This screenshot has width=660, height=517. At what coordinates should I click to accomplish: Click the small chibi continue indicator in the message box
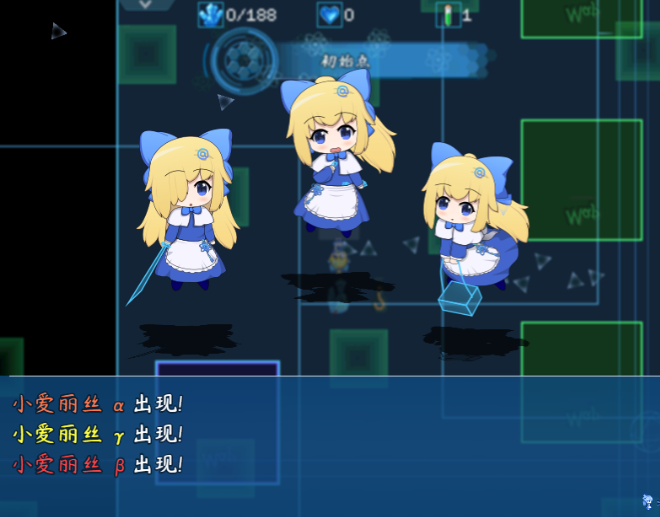[x=647, y=501]
